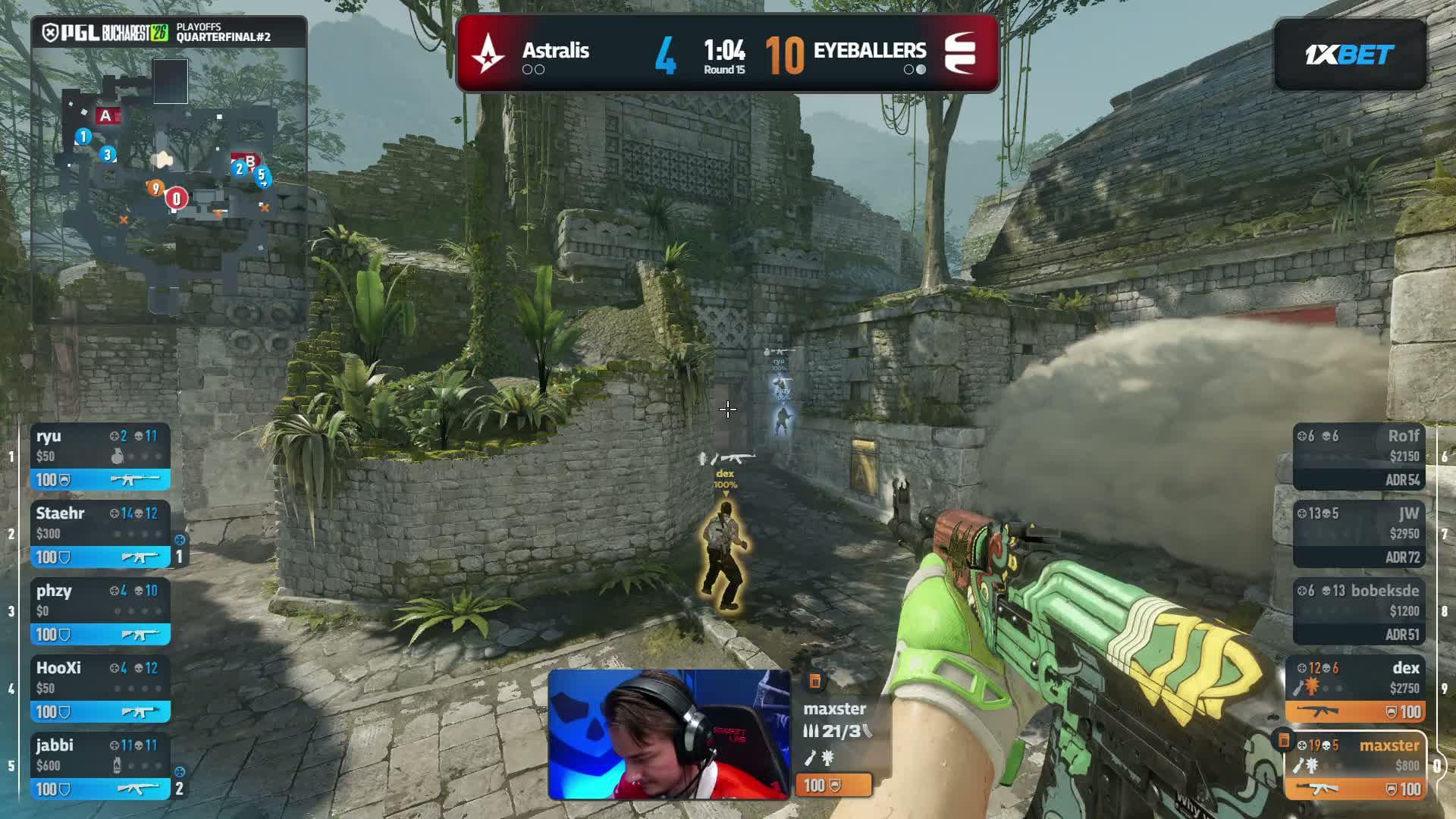
Task: Select jabbi's player panel
Action: tap(100, 767)
